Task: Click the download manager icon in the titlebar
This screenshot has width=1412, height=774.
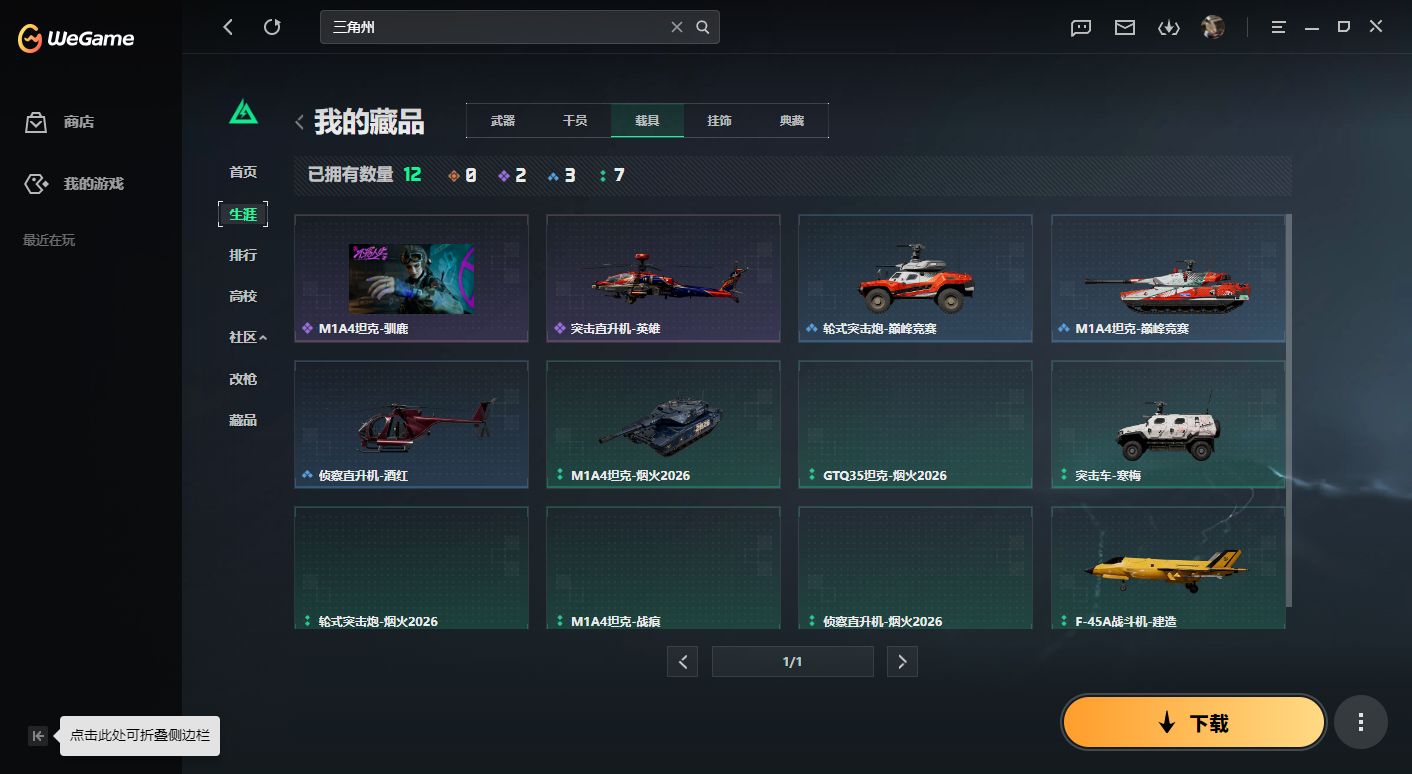Action: pos(1169,27)
